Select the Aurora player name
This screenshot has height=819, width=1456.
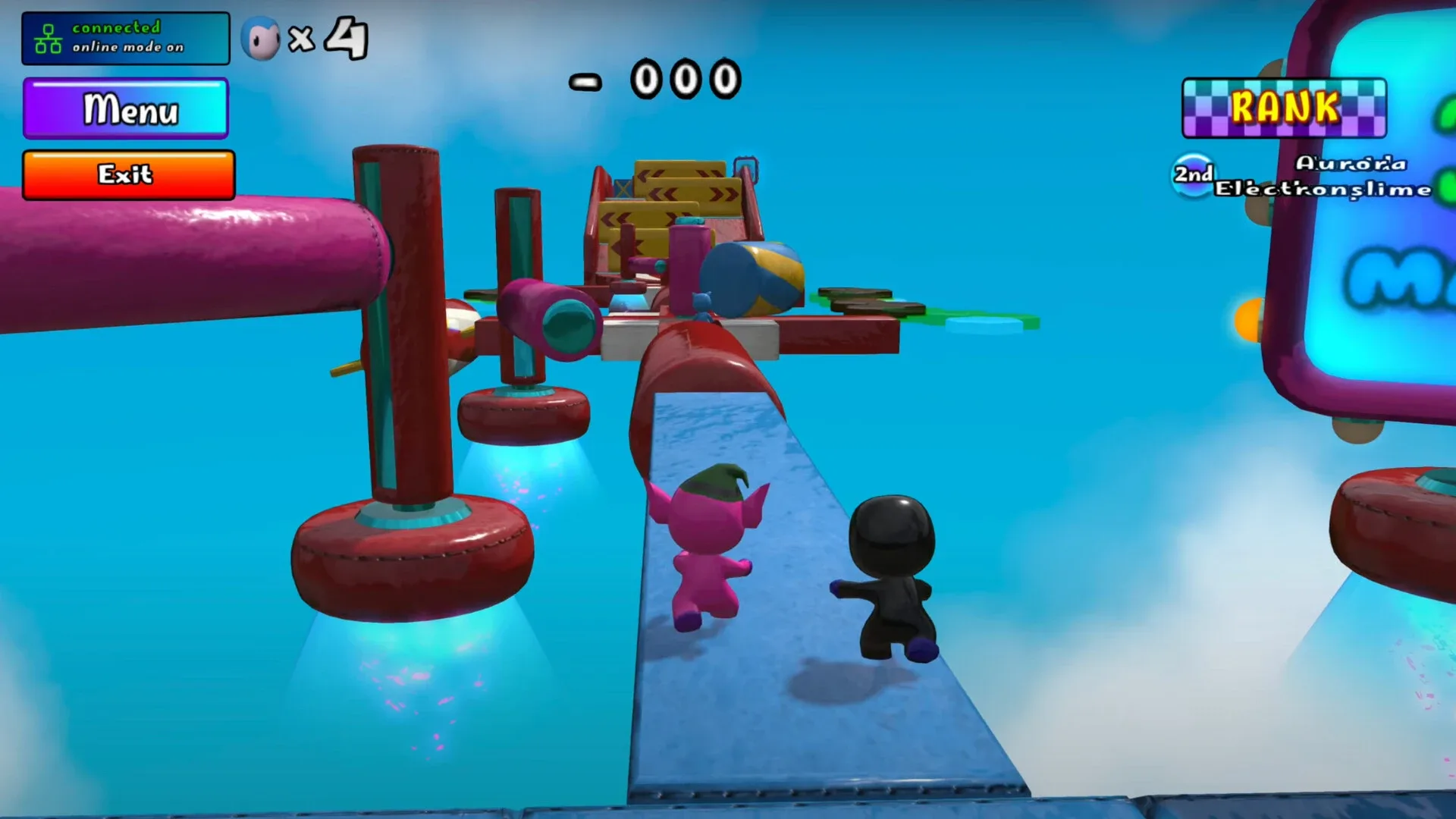1351,162
